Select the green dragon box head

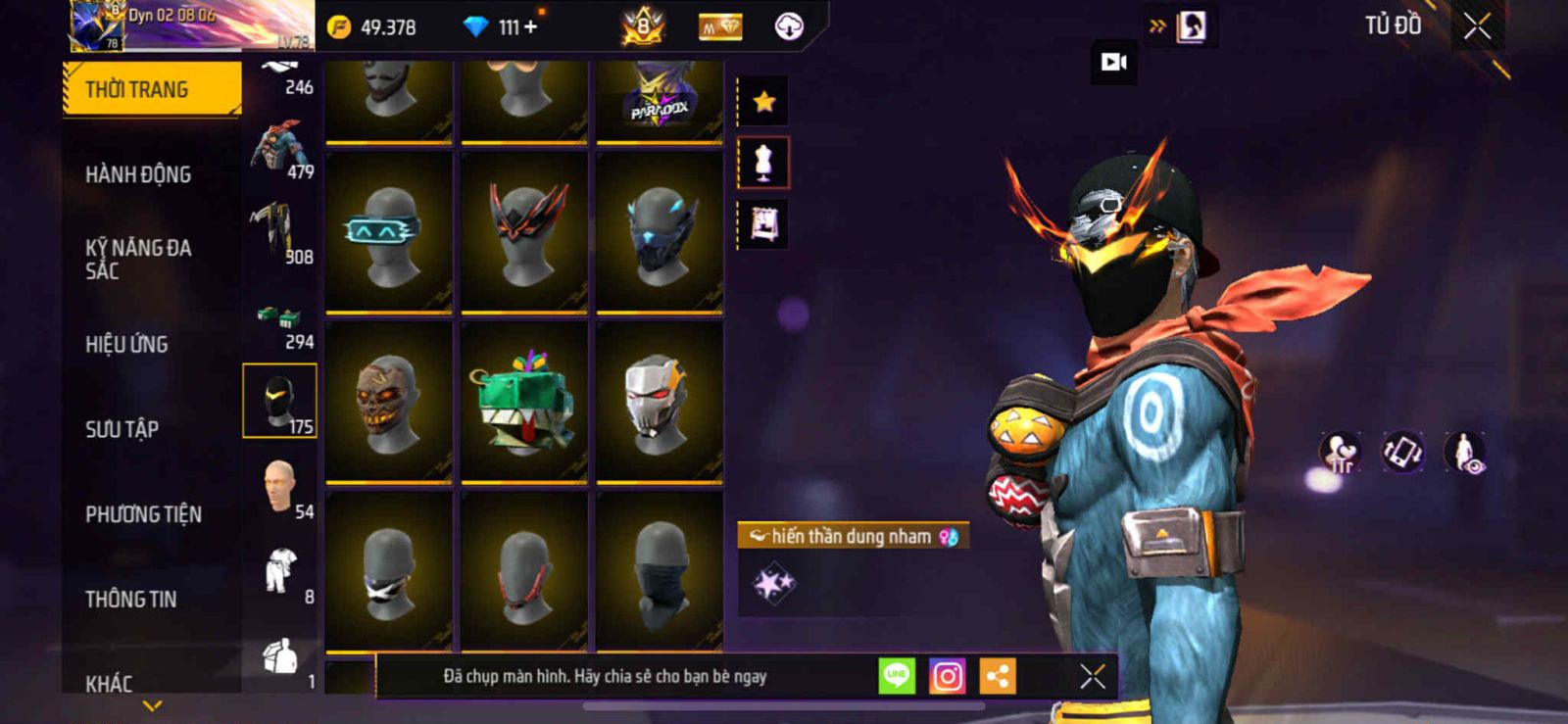(524, 402)
